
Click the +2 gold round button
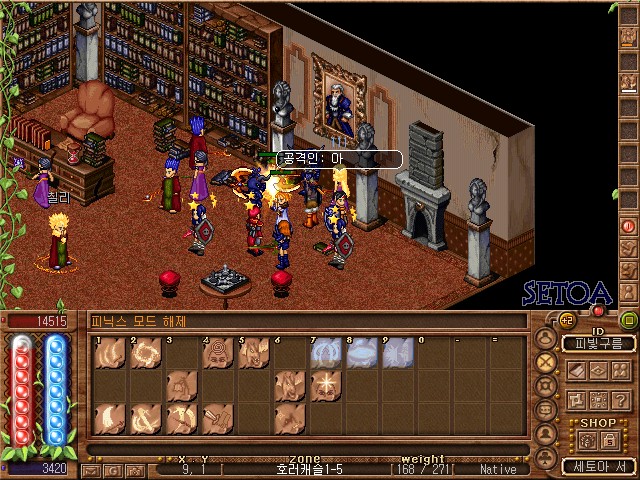566,320
